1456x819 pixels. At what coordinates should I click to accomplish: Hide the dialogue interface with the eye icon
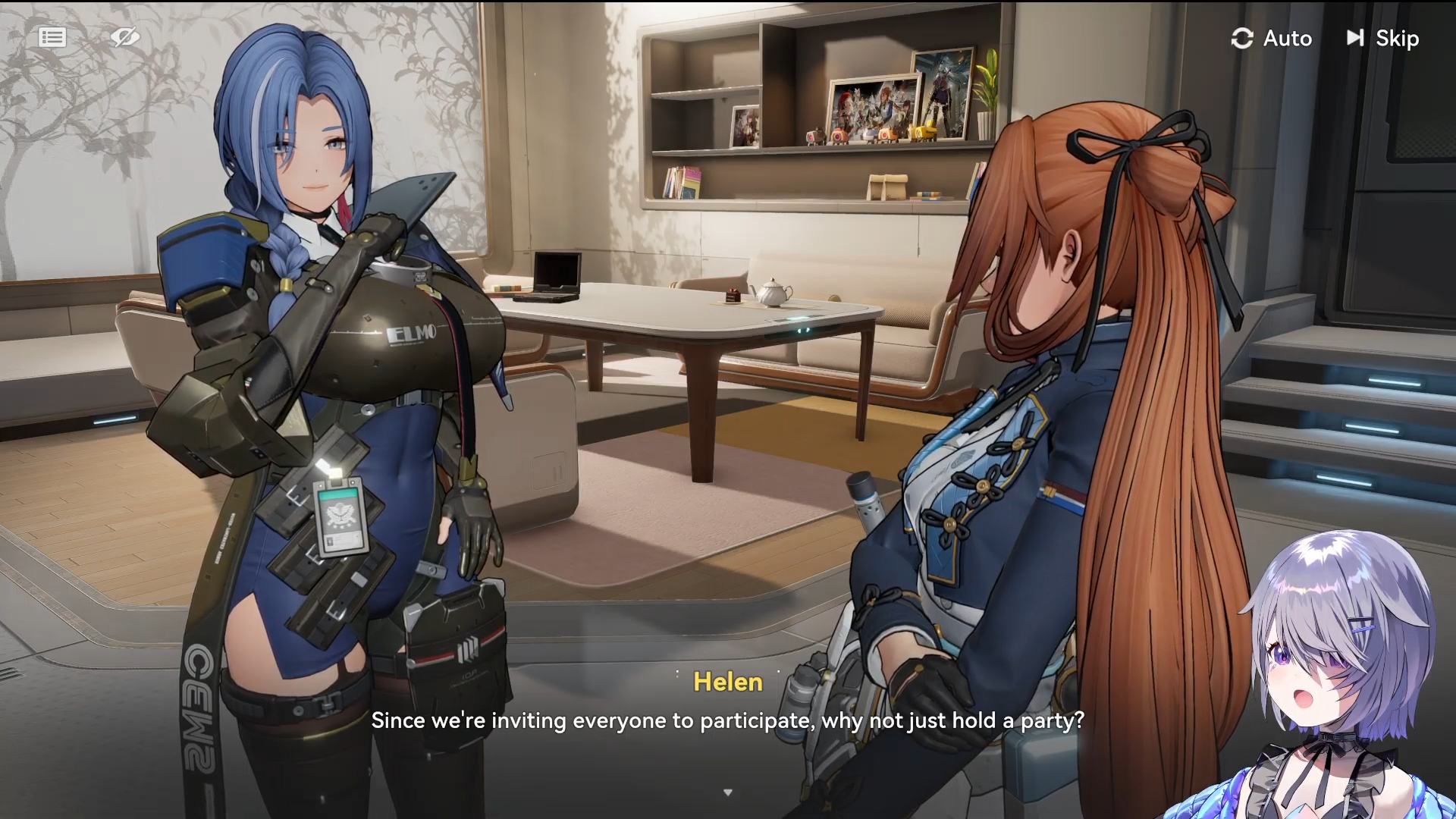click(x=125, y=37)
